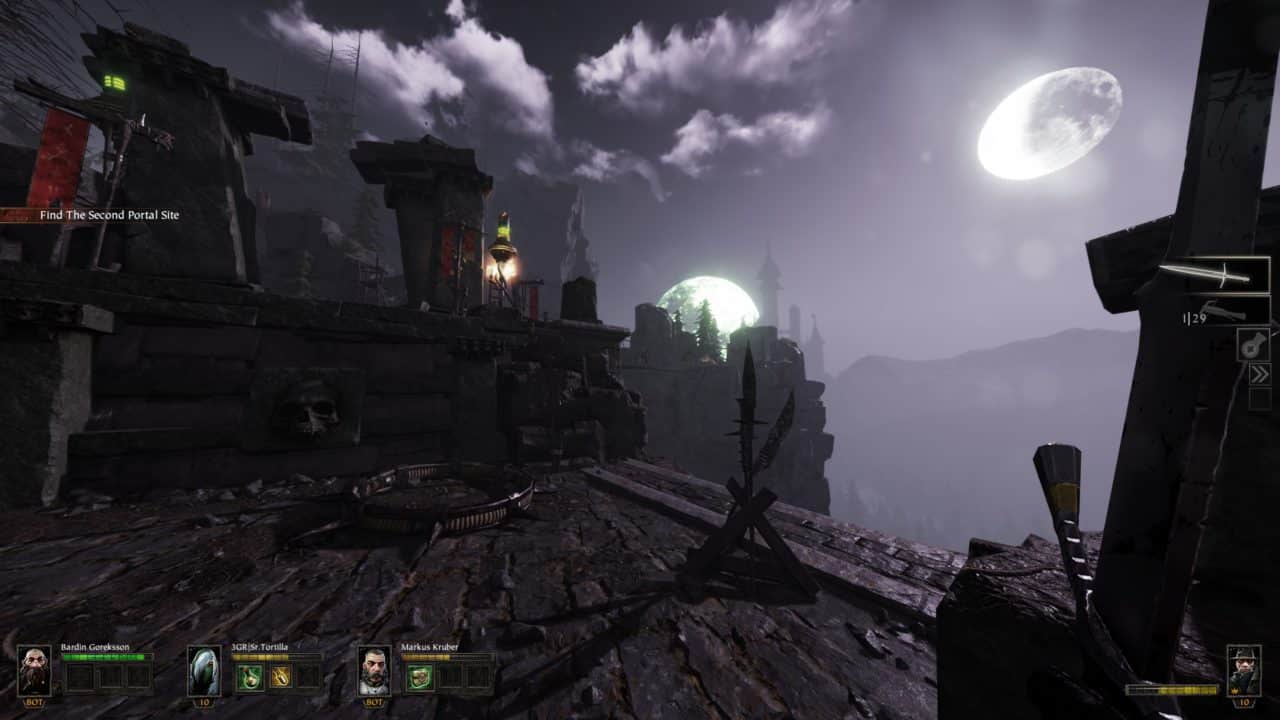Select Markus Kruber's name label
This screenshot has height=720, width=1280.
(x=429, y=646)
